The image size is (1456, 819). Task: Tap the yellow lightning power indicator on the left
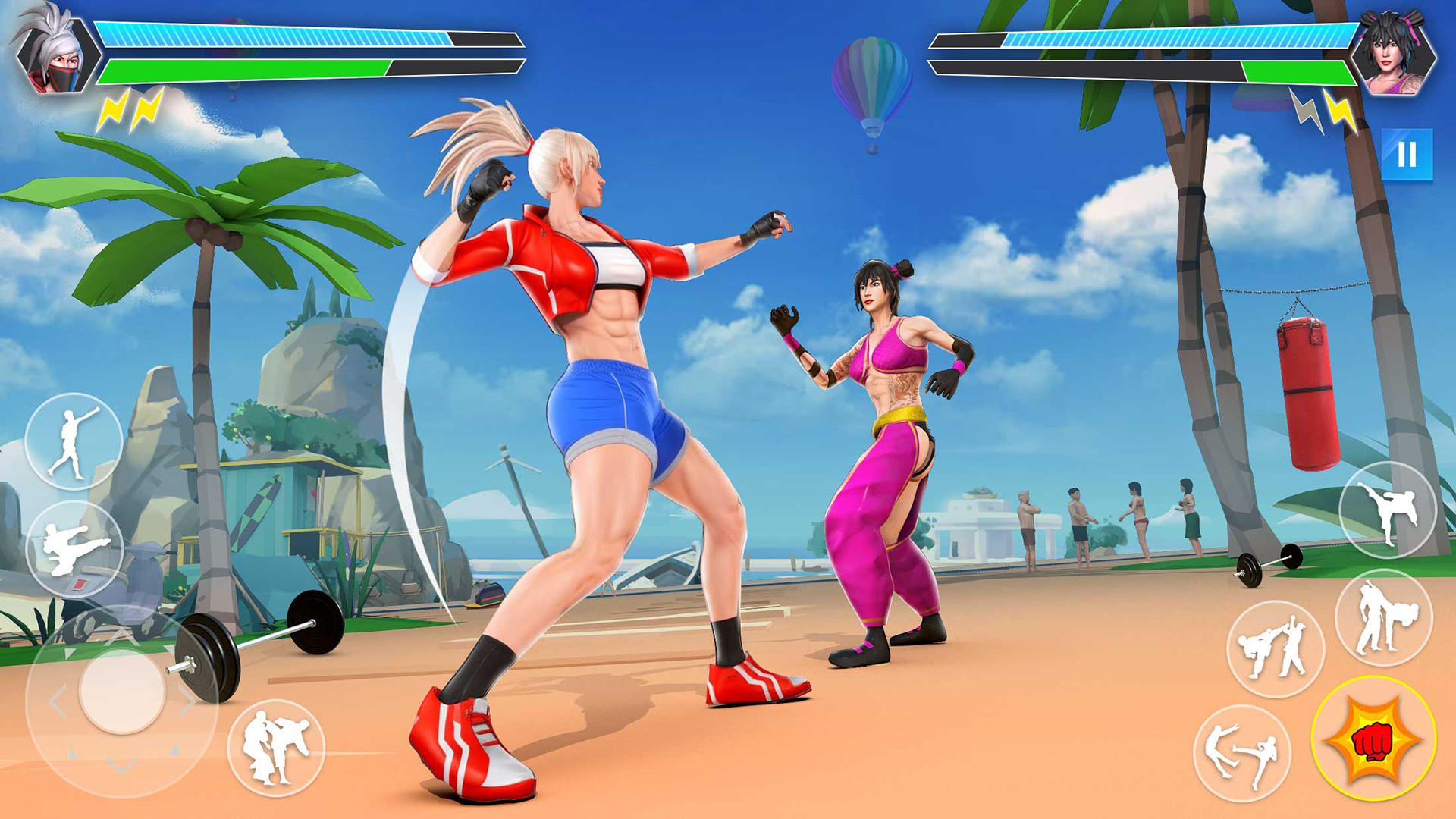tap(129, 110)
